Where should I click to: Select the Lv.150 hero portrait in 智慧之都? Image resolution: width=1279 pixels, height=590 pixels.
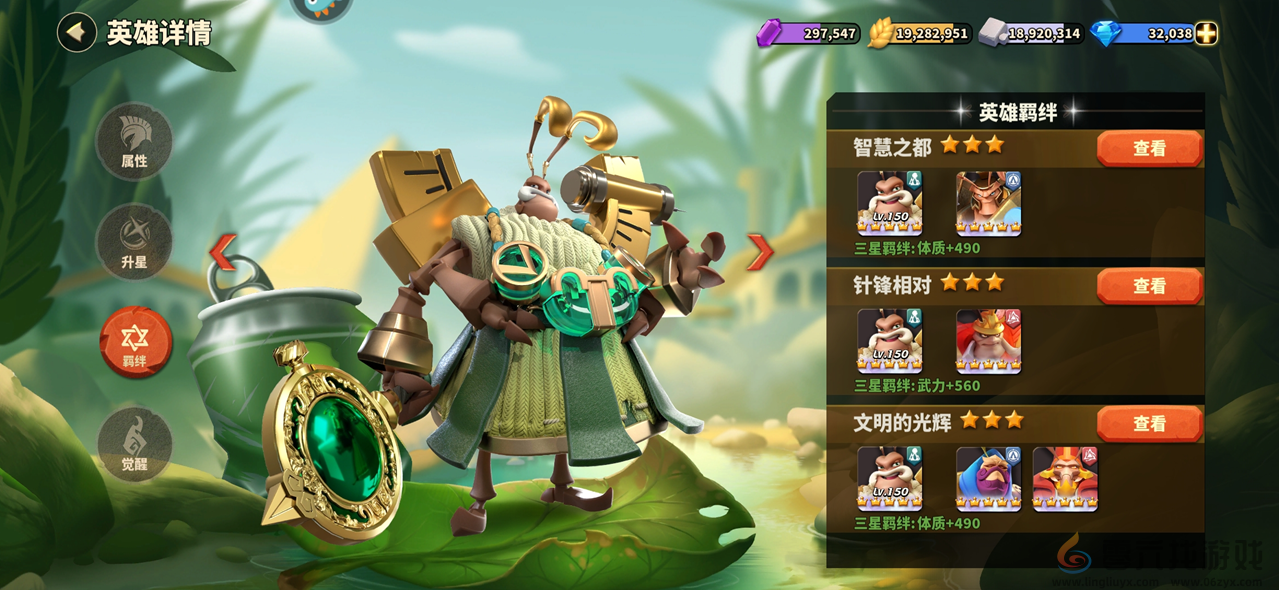point(889,203)
